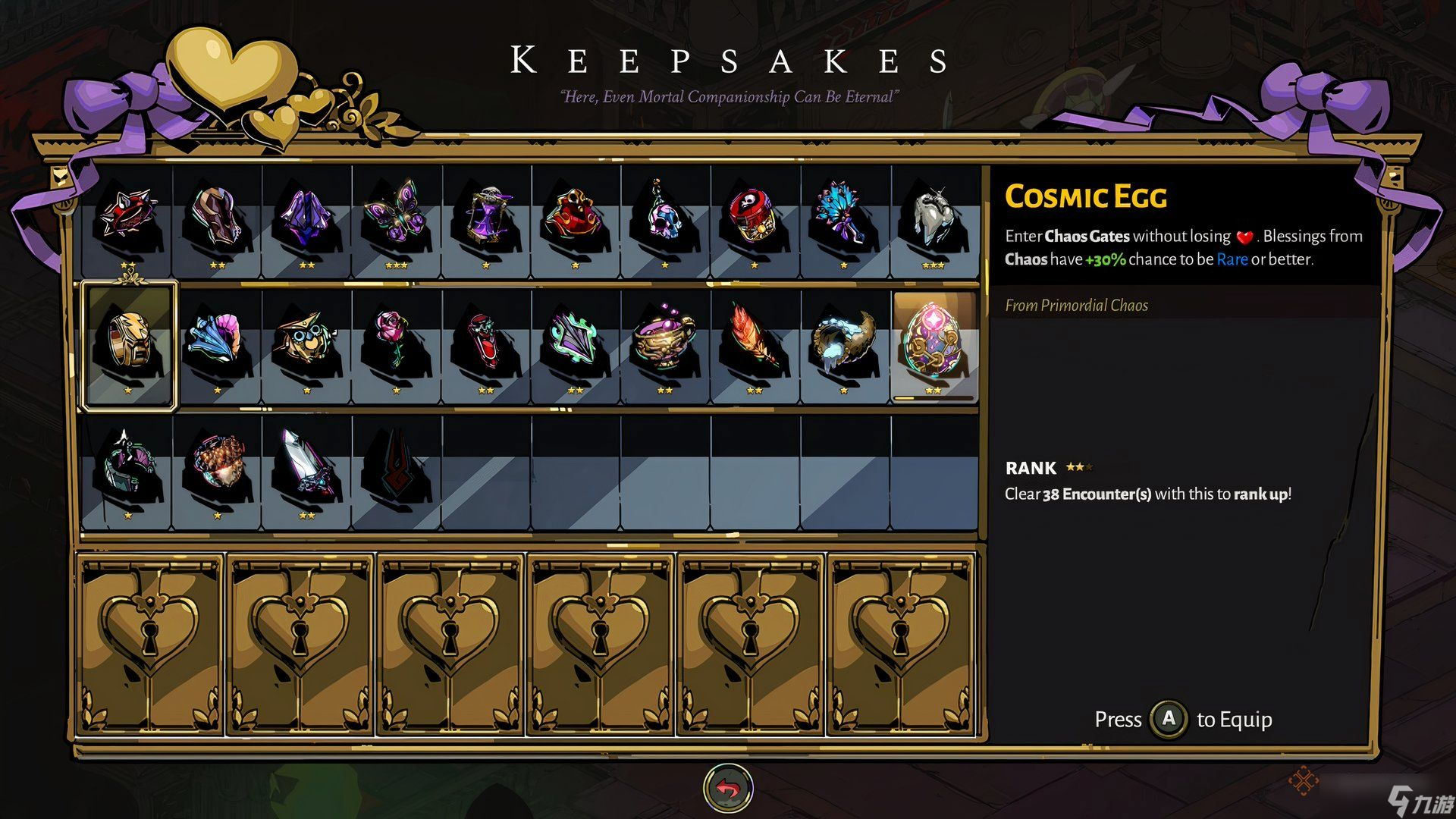
Task: Click the red back arrow button
Action: 728,789
